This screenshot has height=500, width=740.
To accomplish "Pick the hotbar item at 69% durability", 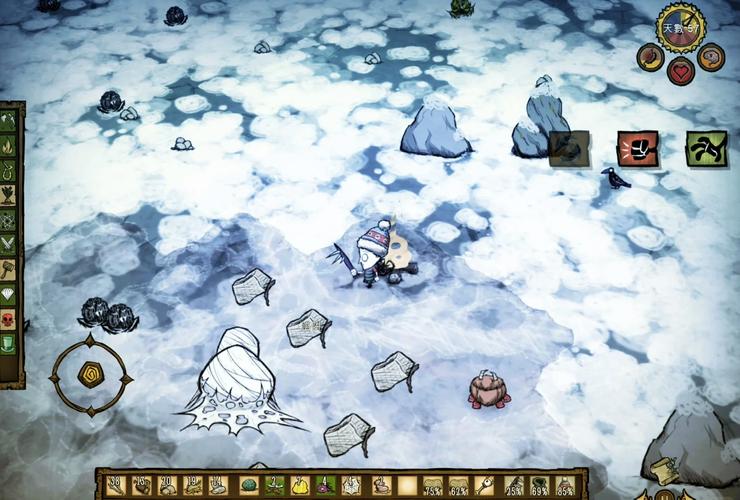I will click(x=540, y=486).
